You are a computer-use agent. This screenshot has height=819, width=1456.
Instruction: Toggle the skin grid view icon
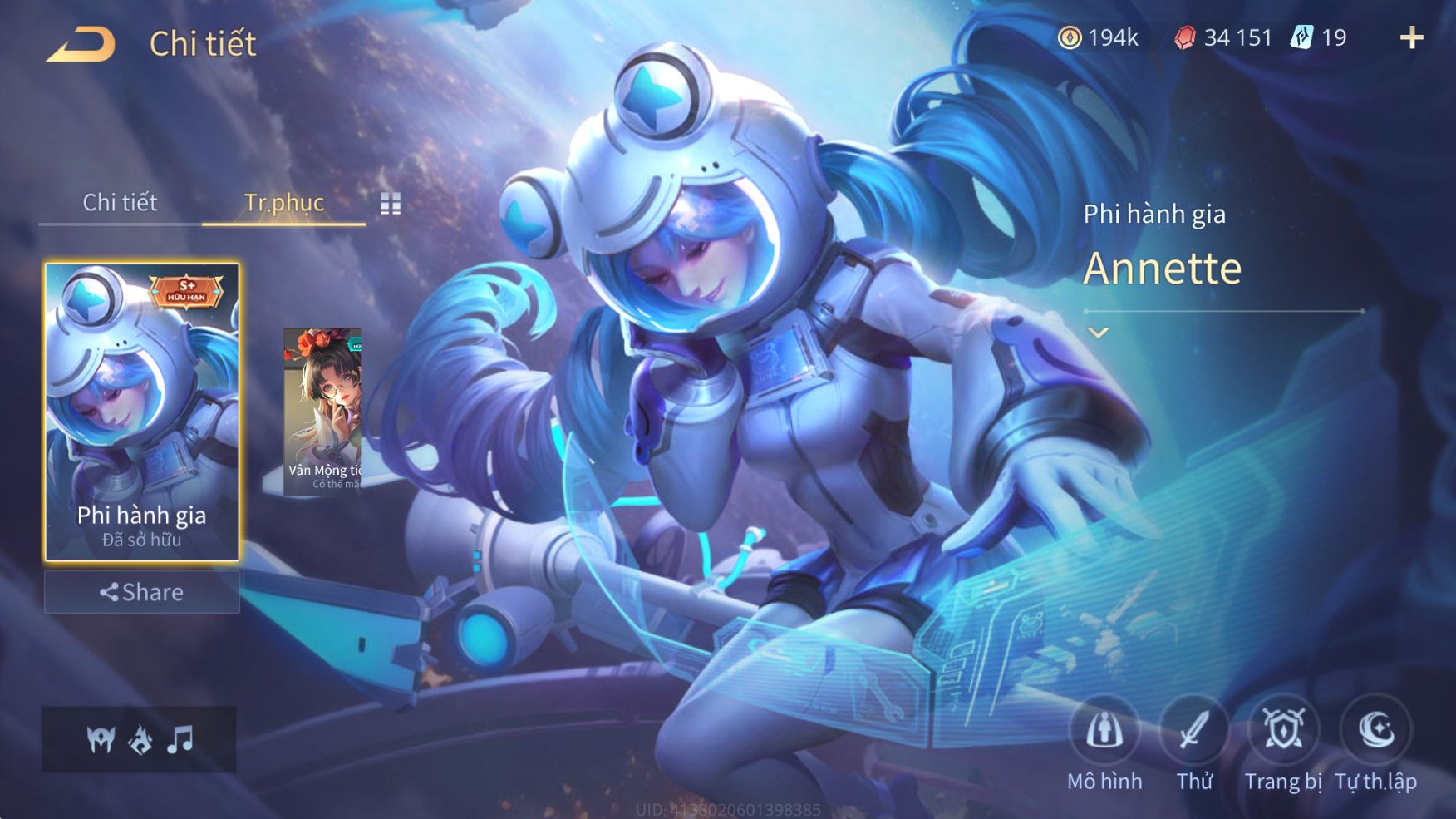click(x=391, y=204)
